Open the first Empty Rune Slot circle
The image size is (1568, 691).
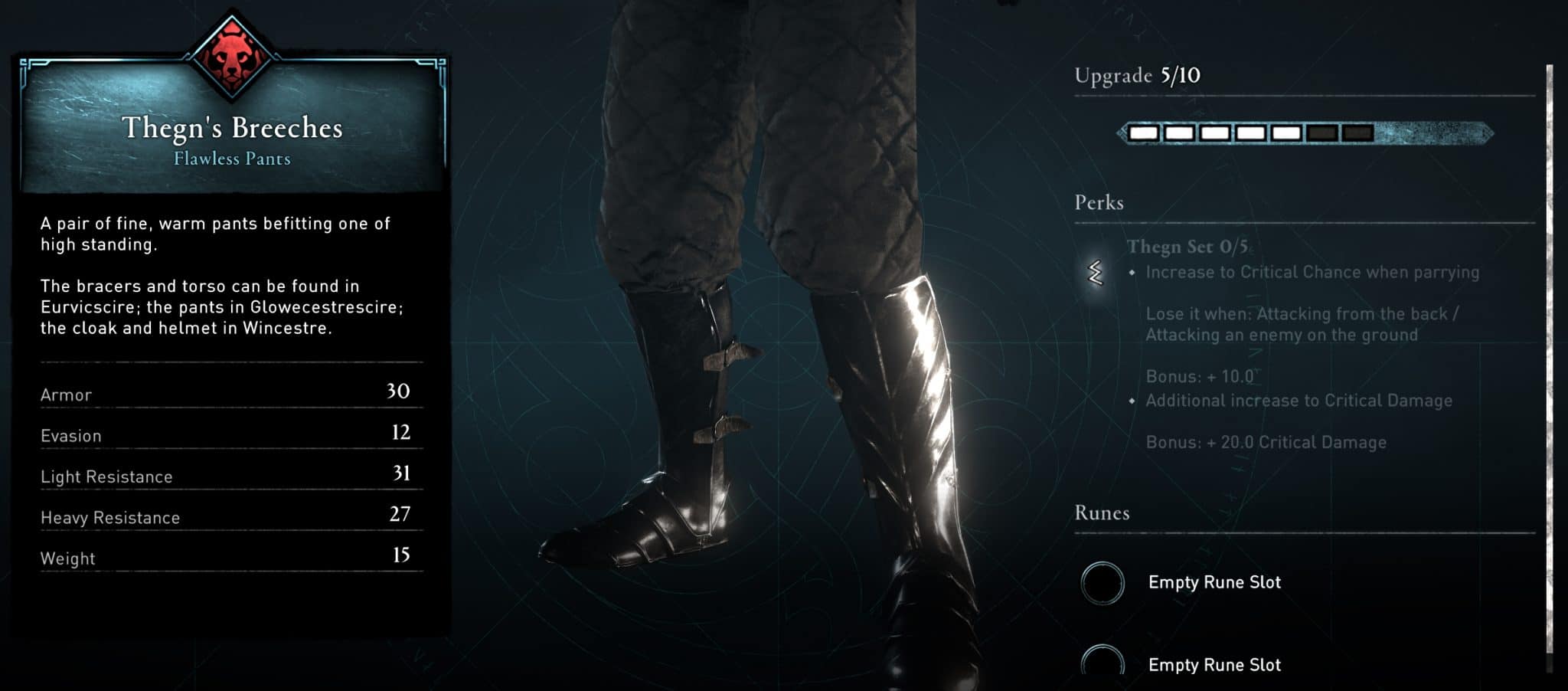tap(1102, 582)
